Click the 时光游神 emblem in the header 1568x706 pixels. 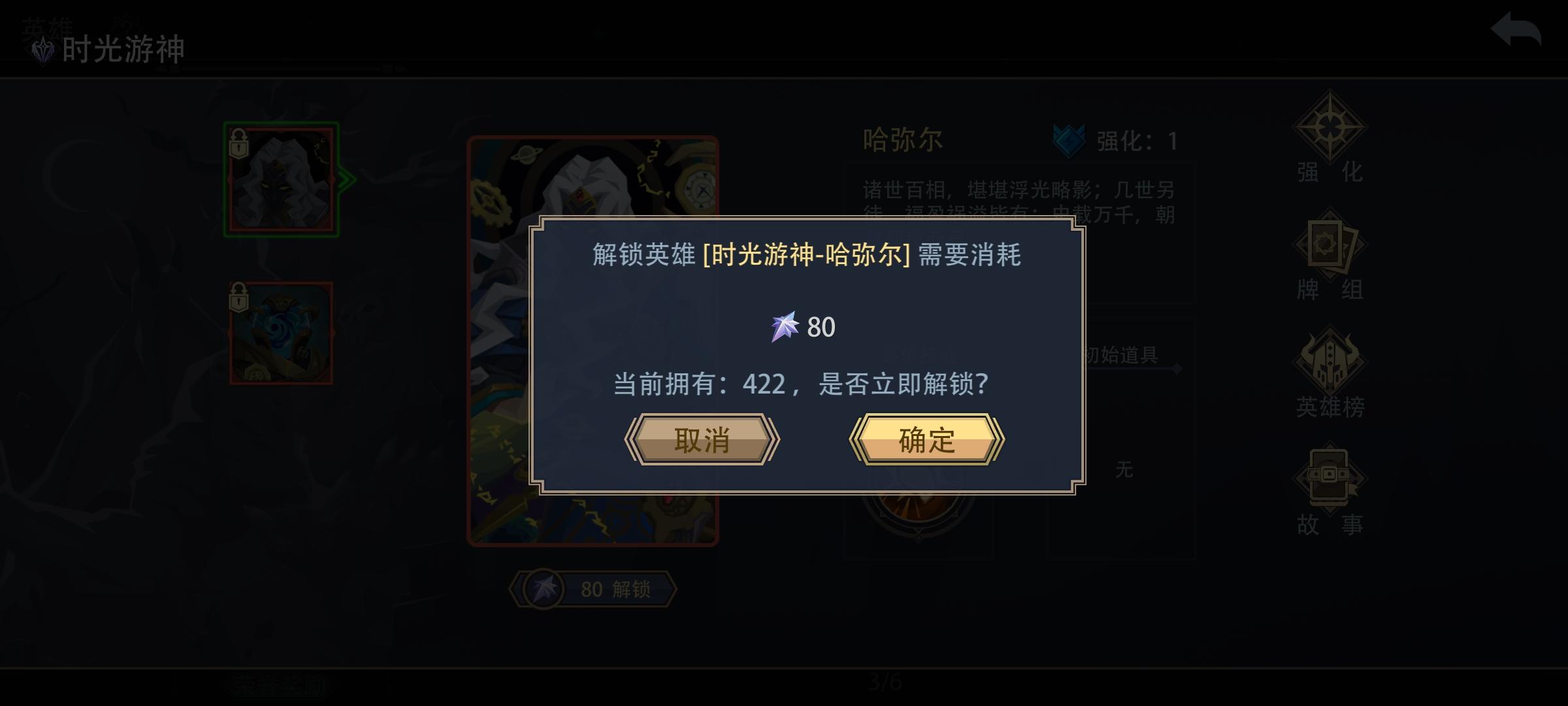coord(42,49)
